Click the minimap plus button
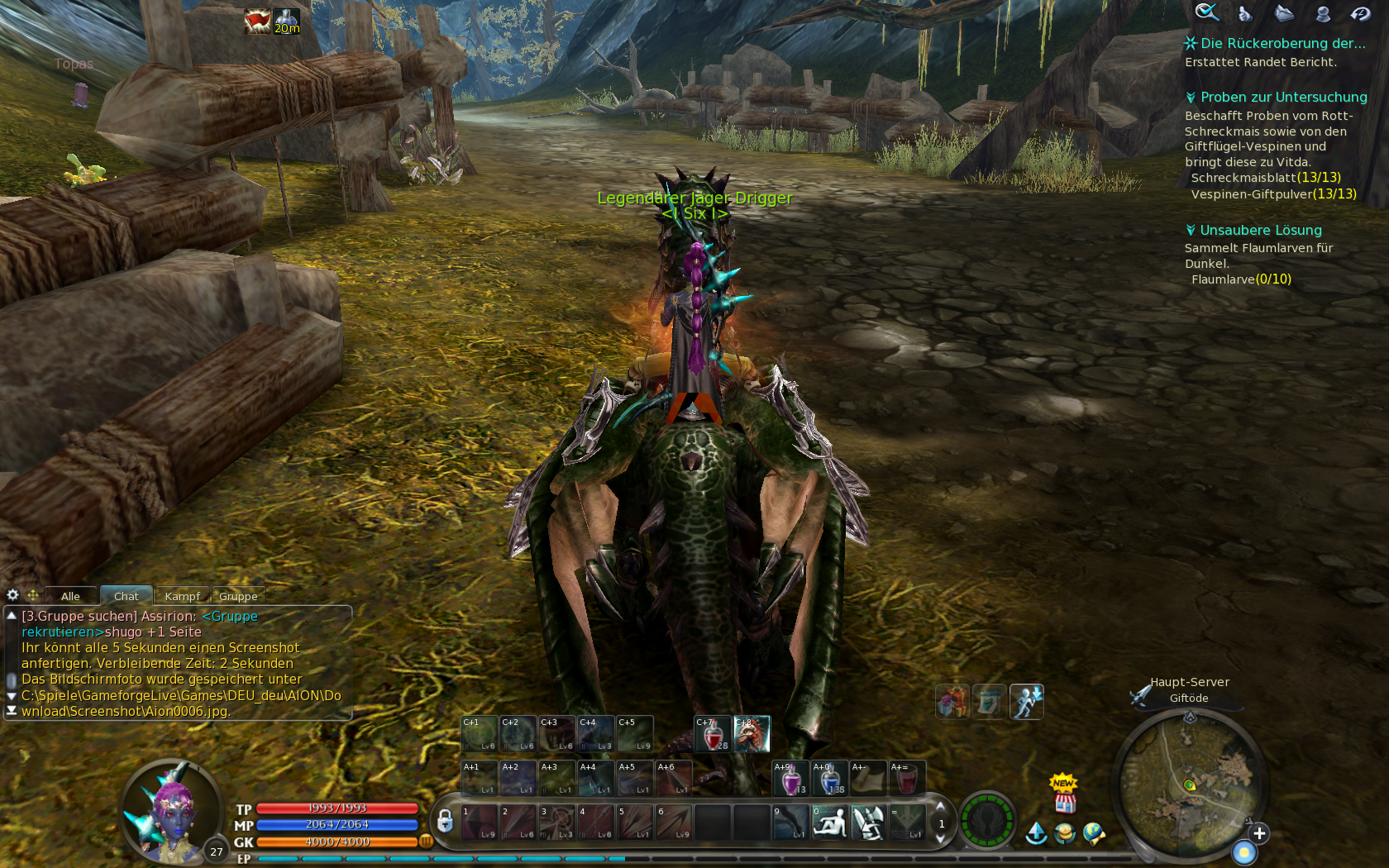 coord(1259,833)
